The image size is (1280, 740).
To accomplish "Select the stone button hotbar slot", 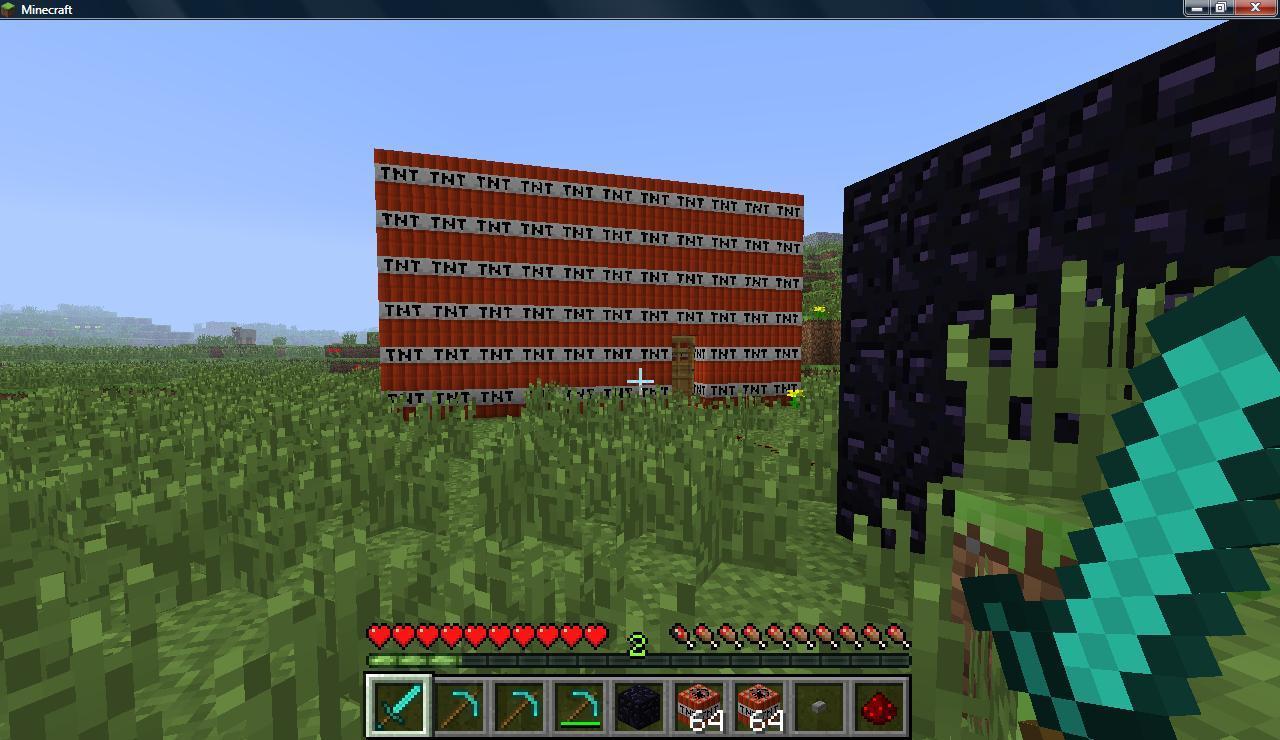I will pos(819,706).
